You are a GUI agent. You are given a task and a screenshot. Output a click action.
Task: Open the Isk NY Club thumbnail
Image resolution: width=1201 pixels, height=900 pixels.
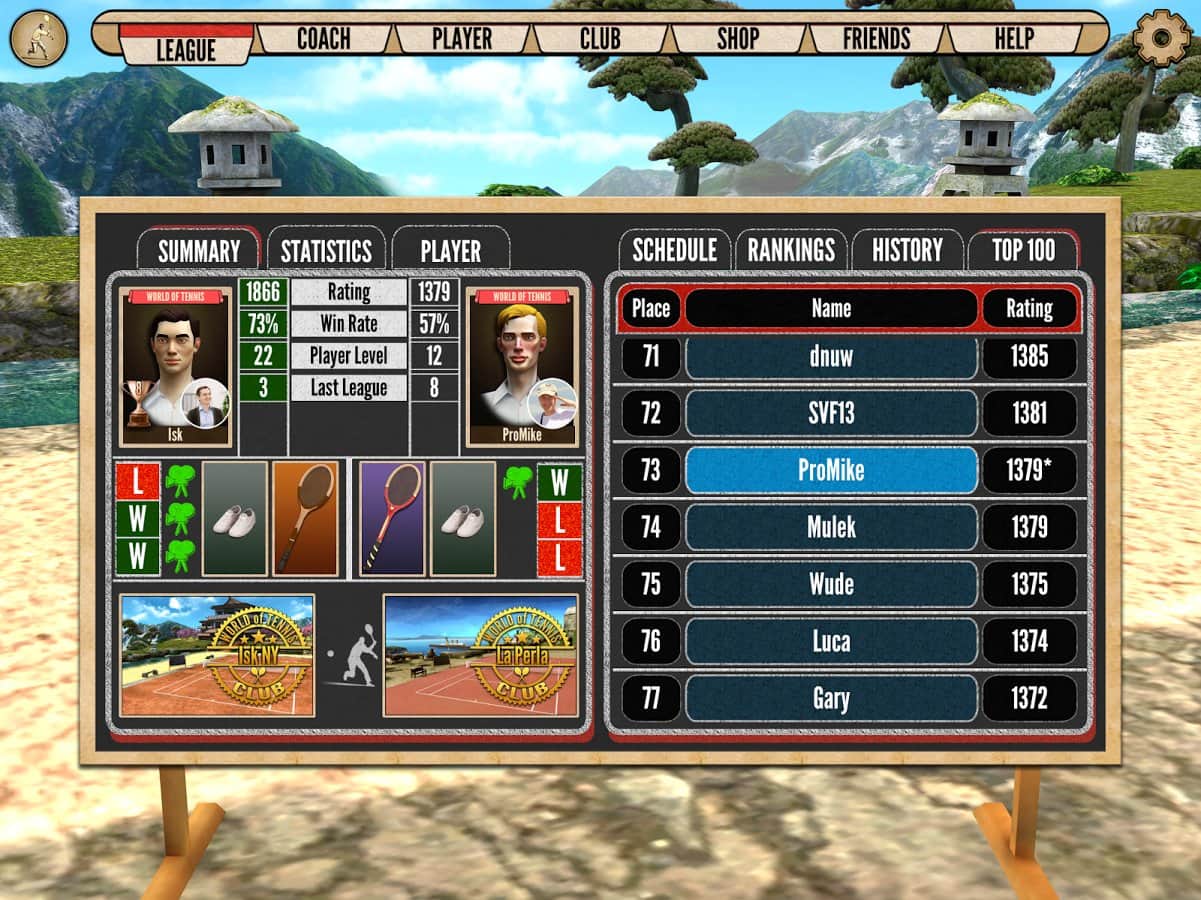point(217,656)
